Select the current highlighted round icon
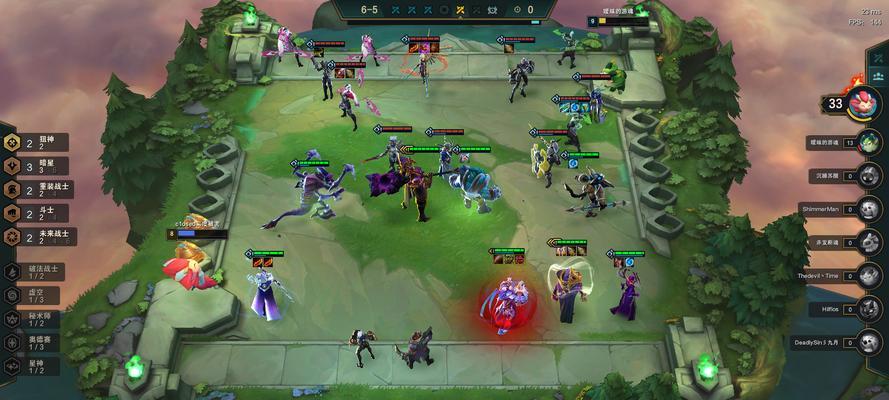 [x=459, y=10]
